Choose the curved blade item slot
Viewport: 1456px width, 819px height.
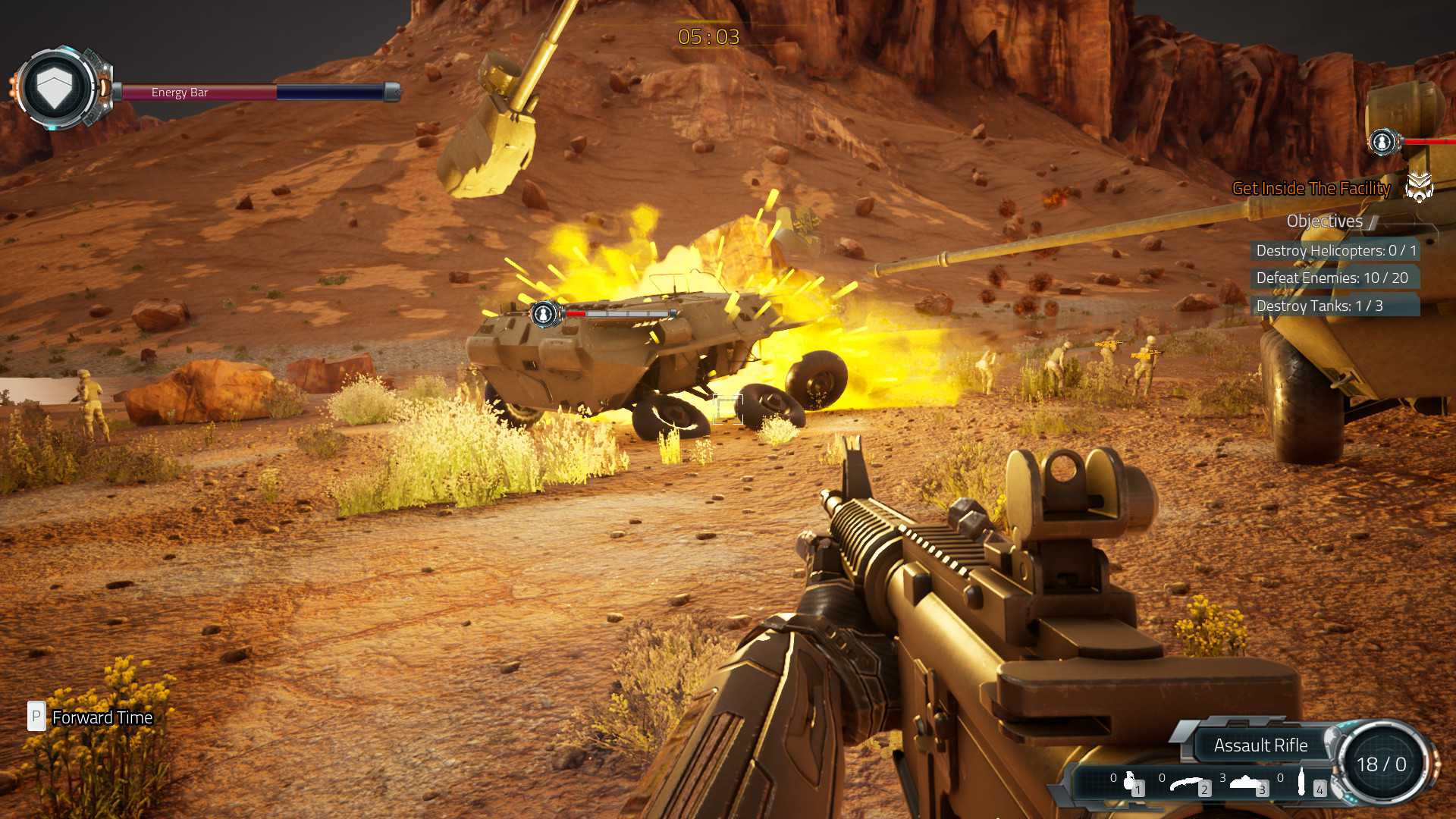1187,783
